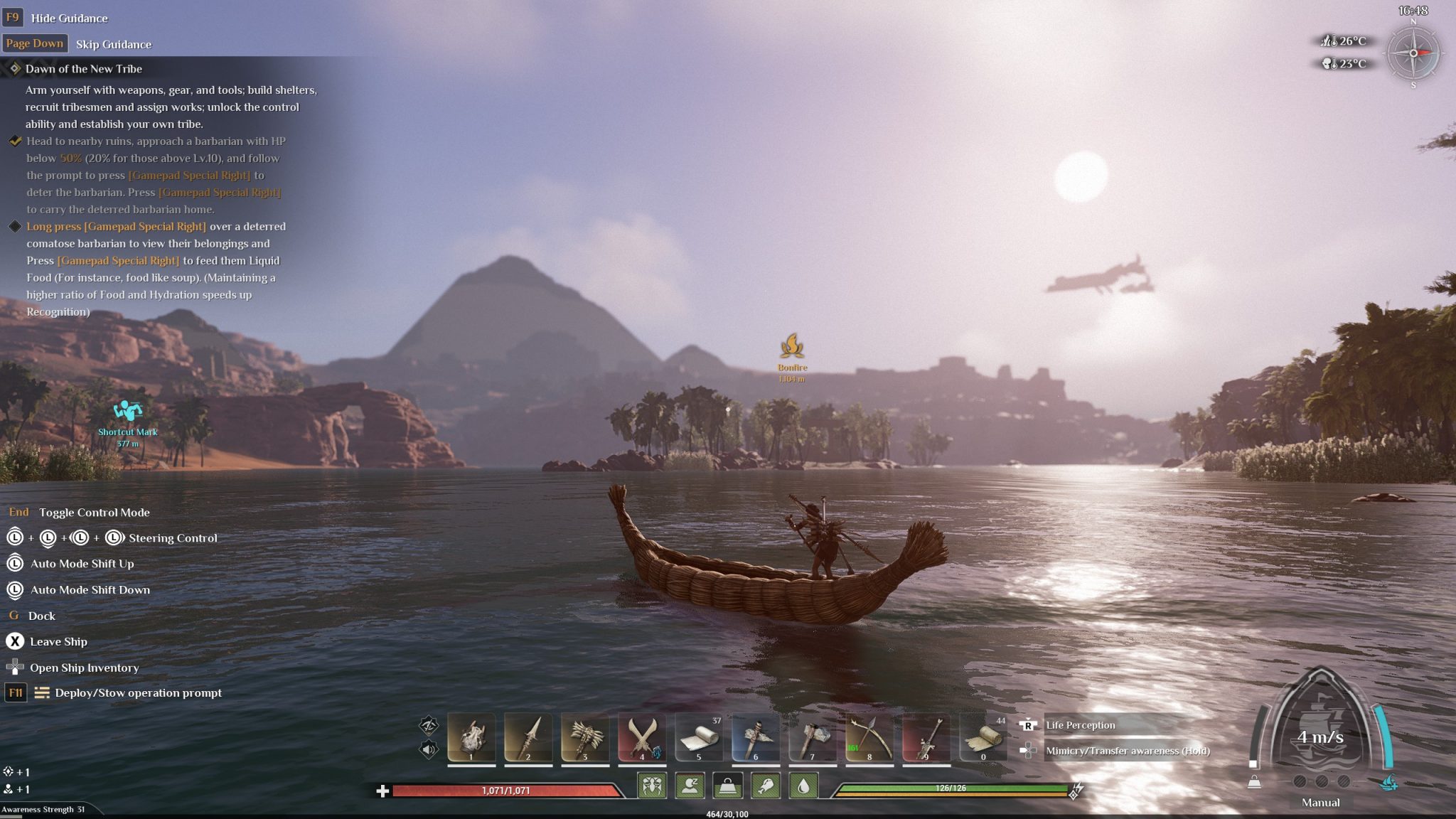1456x819 pixels.
Task: Click the compass in the corner
Action: point(1413,53)
